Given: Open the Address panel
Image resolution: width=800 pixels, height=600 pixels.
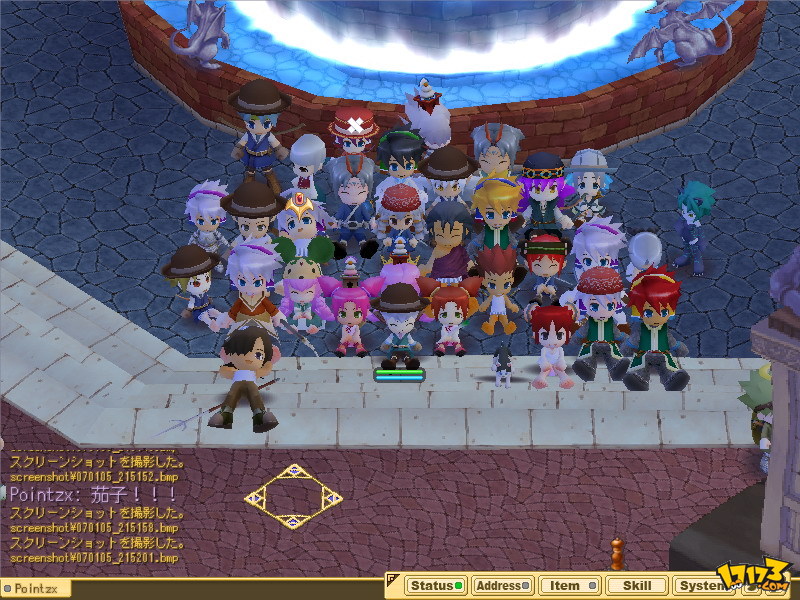Looking at the screenshot, I should (501, 586).
